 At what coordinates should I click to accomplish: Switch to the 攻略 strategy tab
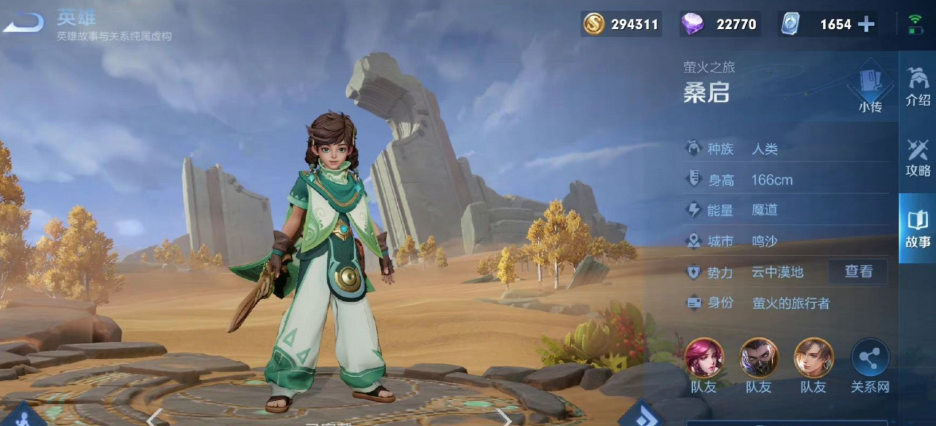pos(917,157)
